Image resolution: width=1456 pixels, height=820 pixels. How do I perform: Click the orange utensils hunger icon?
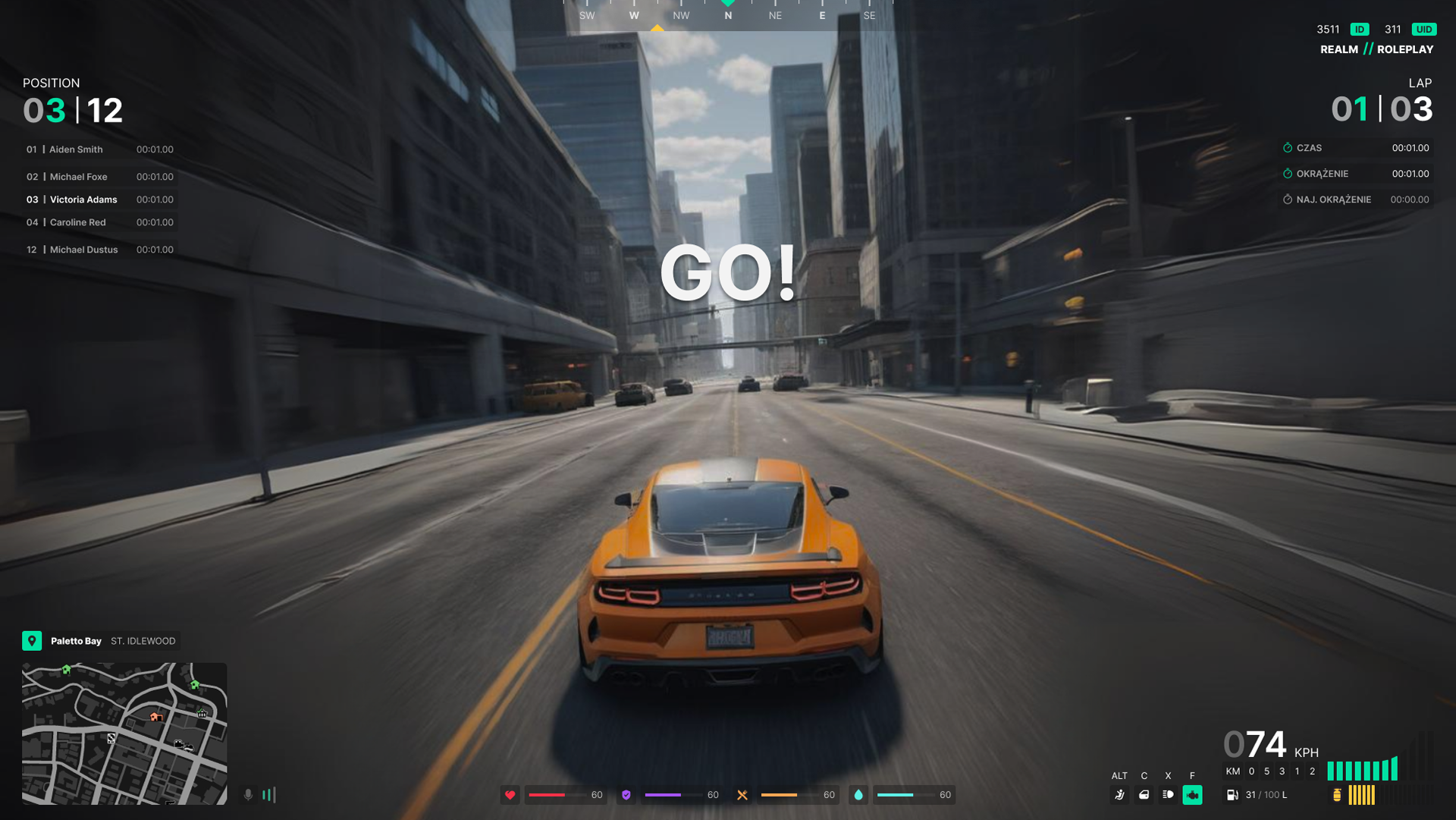pyautogui.click(x=742, y=795)
